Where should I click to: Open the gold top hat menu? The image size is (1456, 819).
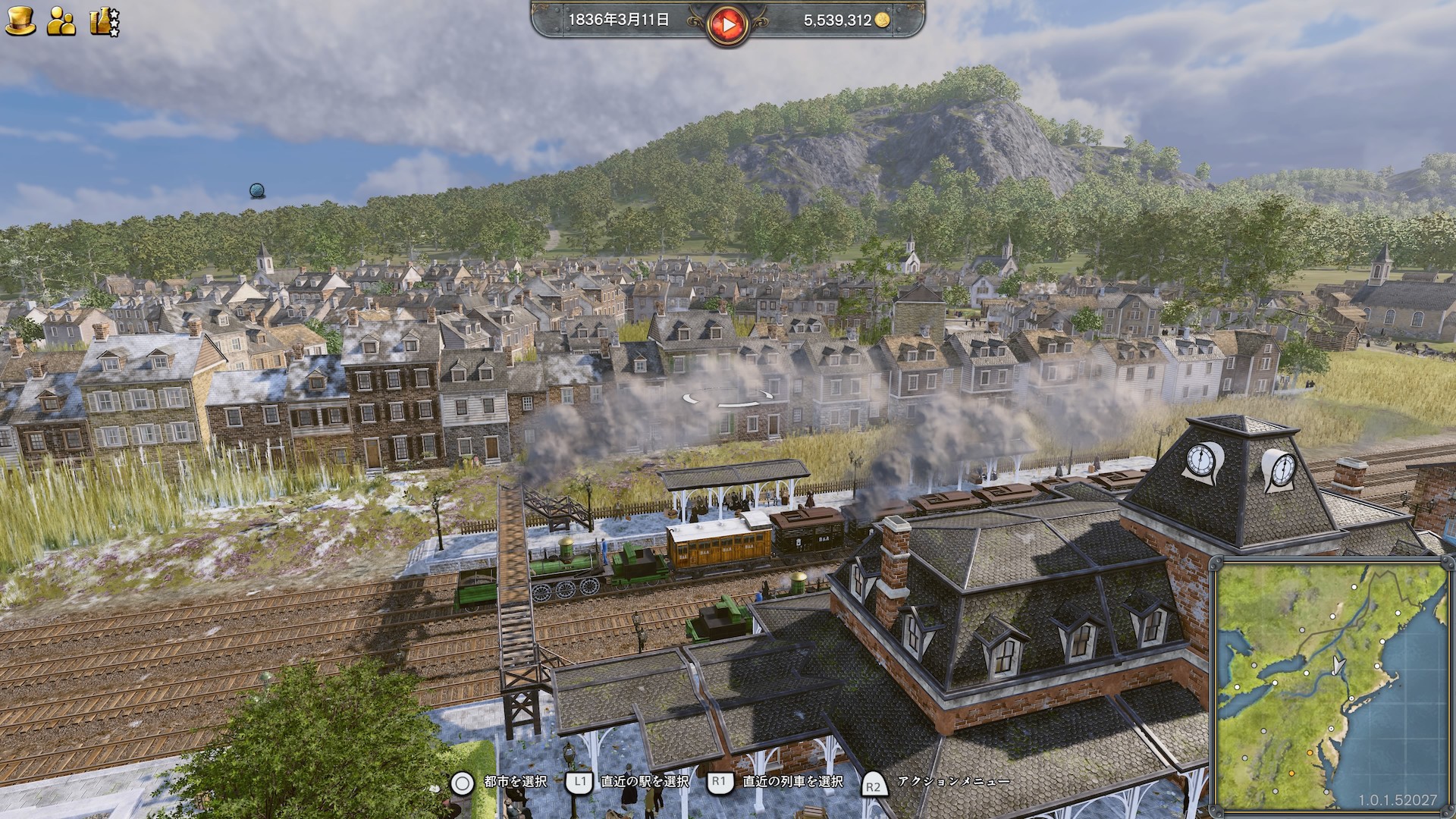(x=20, y=20)
